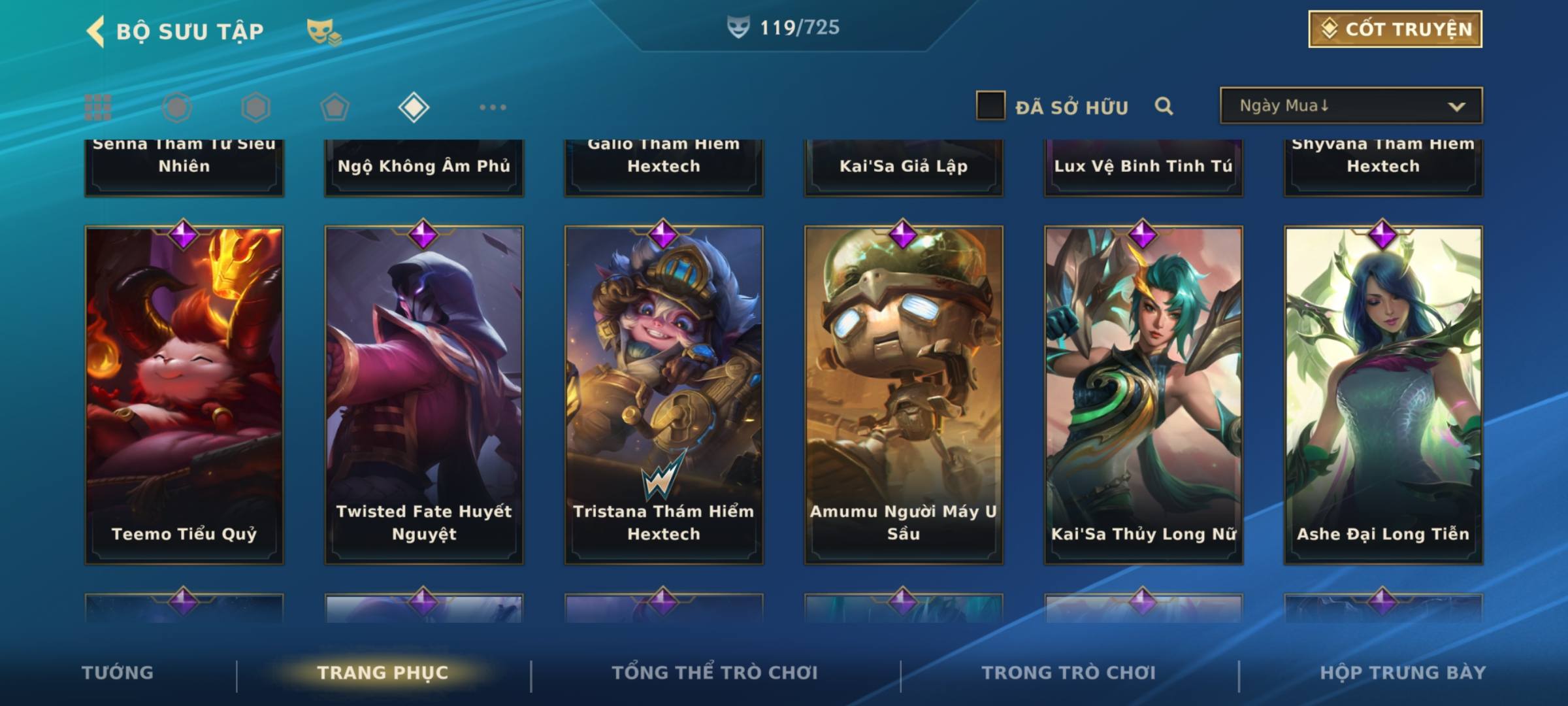This screenshot has height=706, width=1568.
Task: Switch to the Tướng tab
Action: [118, 673]
